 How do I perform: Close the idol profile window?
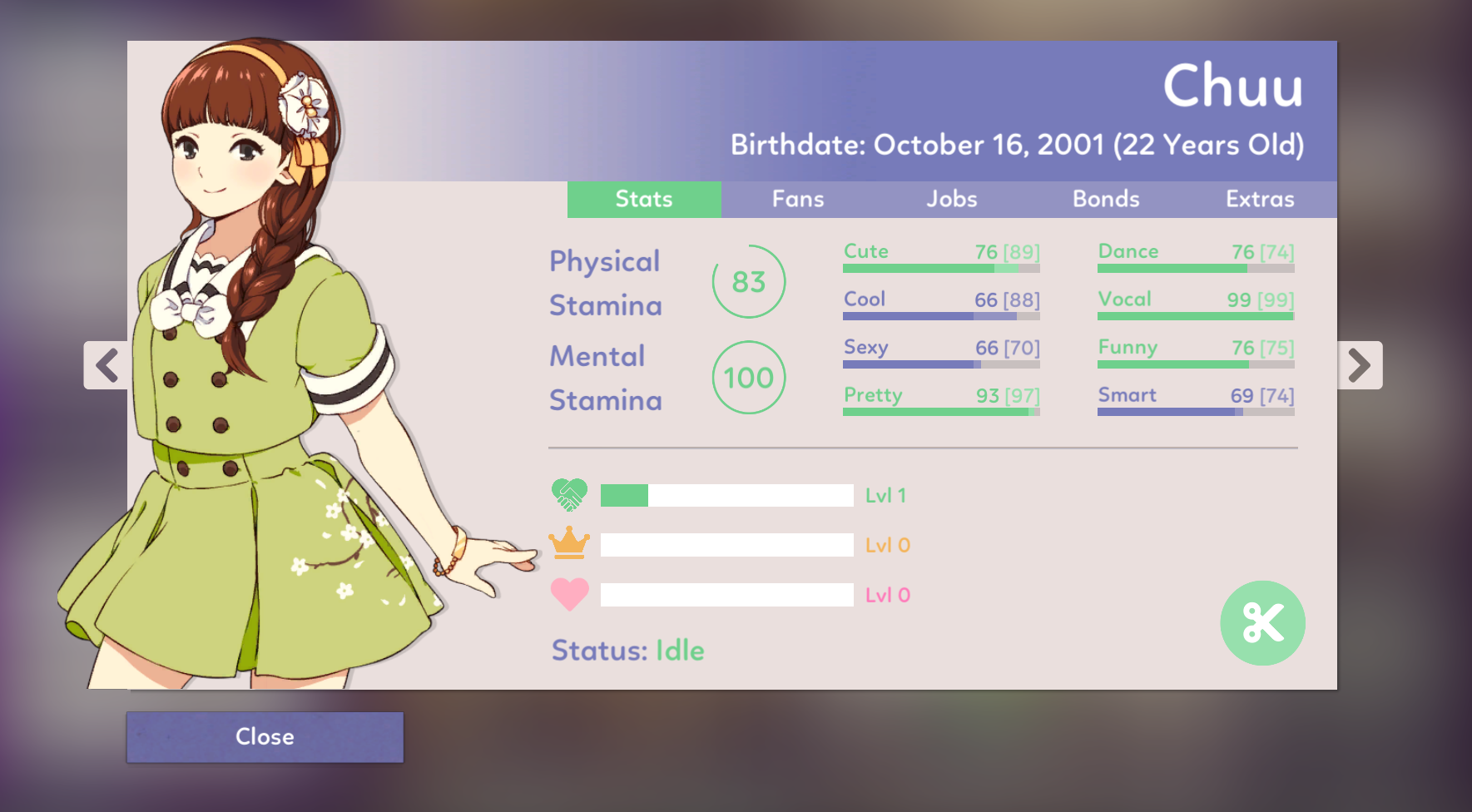click(265, 736)
